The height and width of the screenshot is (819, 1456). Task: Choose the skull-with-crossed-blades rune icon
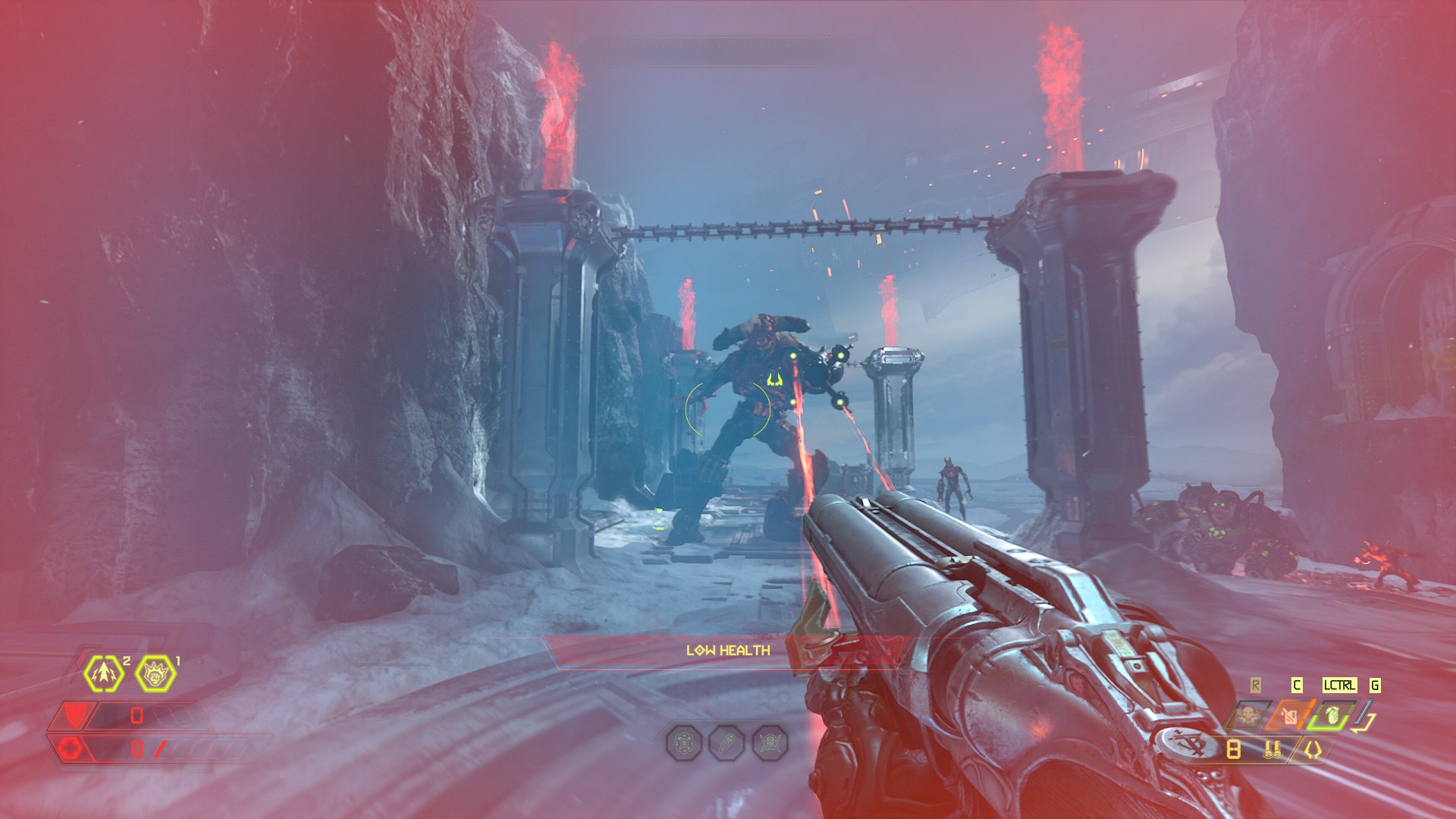coord(770,742)
